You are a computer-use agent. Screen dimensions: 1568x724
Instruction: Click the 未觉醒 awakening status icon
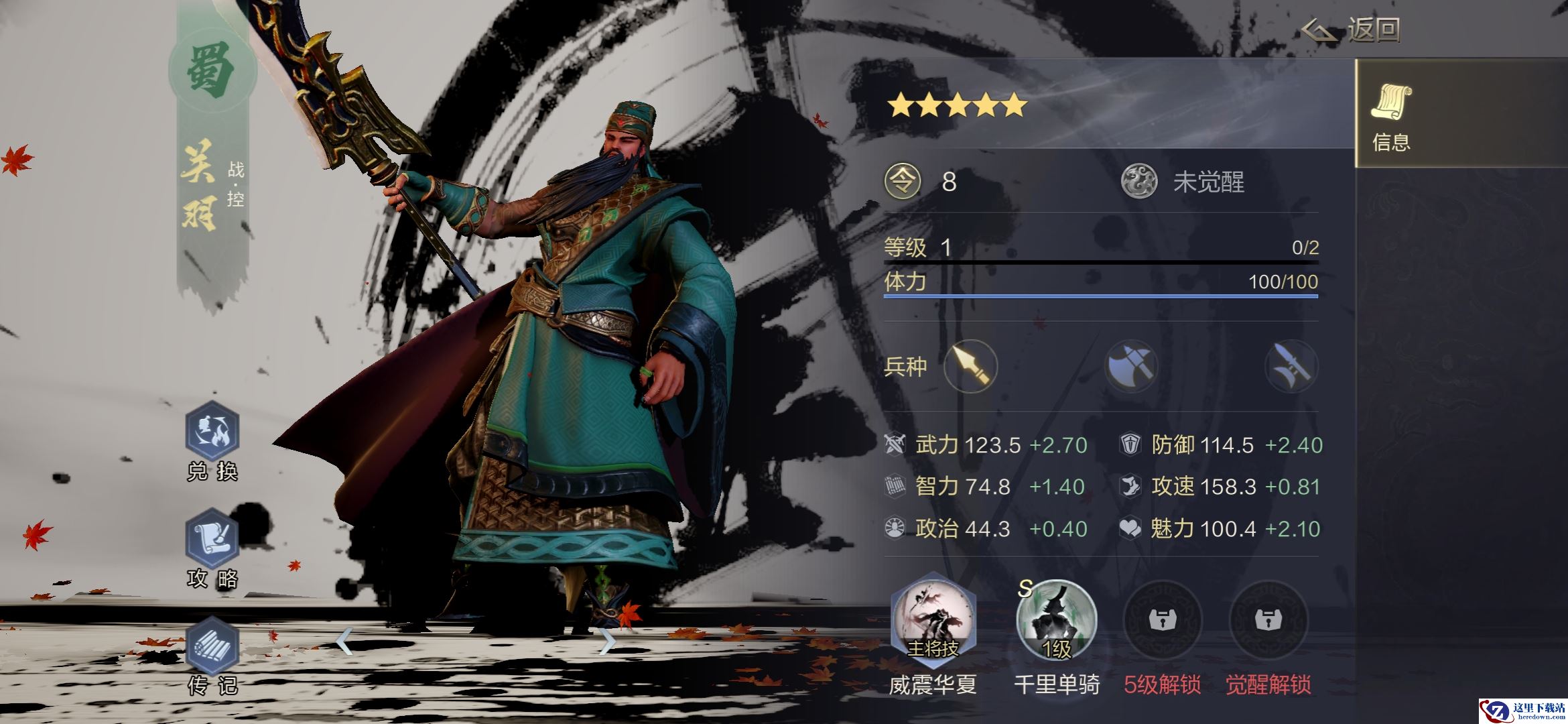[x=1139, y=182]
